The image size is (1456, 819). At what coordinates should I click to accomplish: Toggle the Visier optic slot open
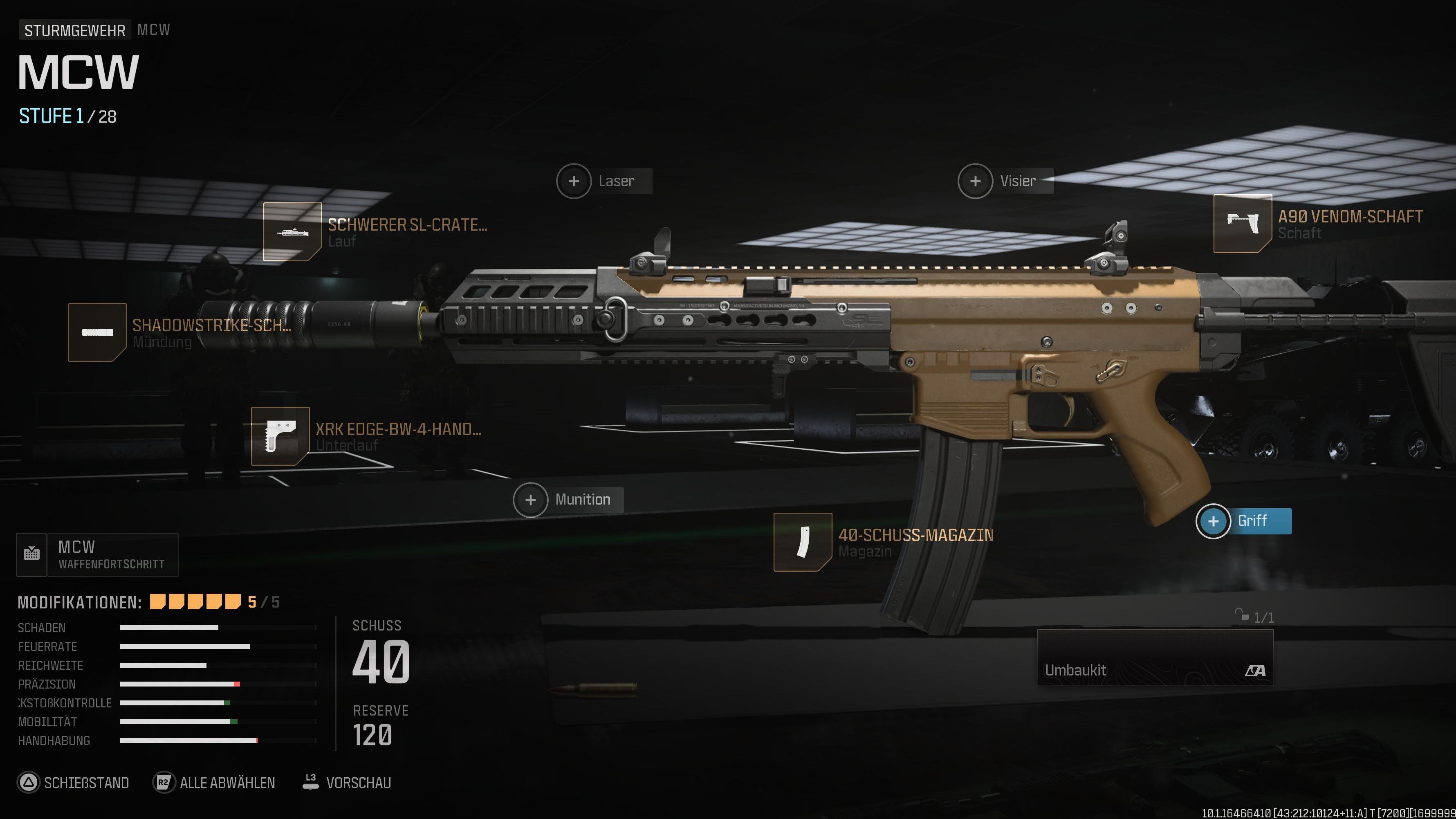tap(975, 181)
